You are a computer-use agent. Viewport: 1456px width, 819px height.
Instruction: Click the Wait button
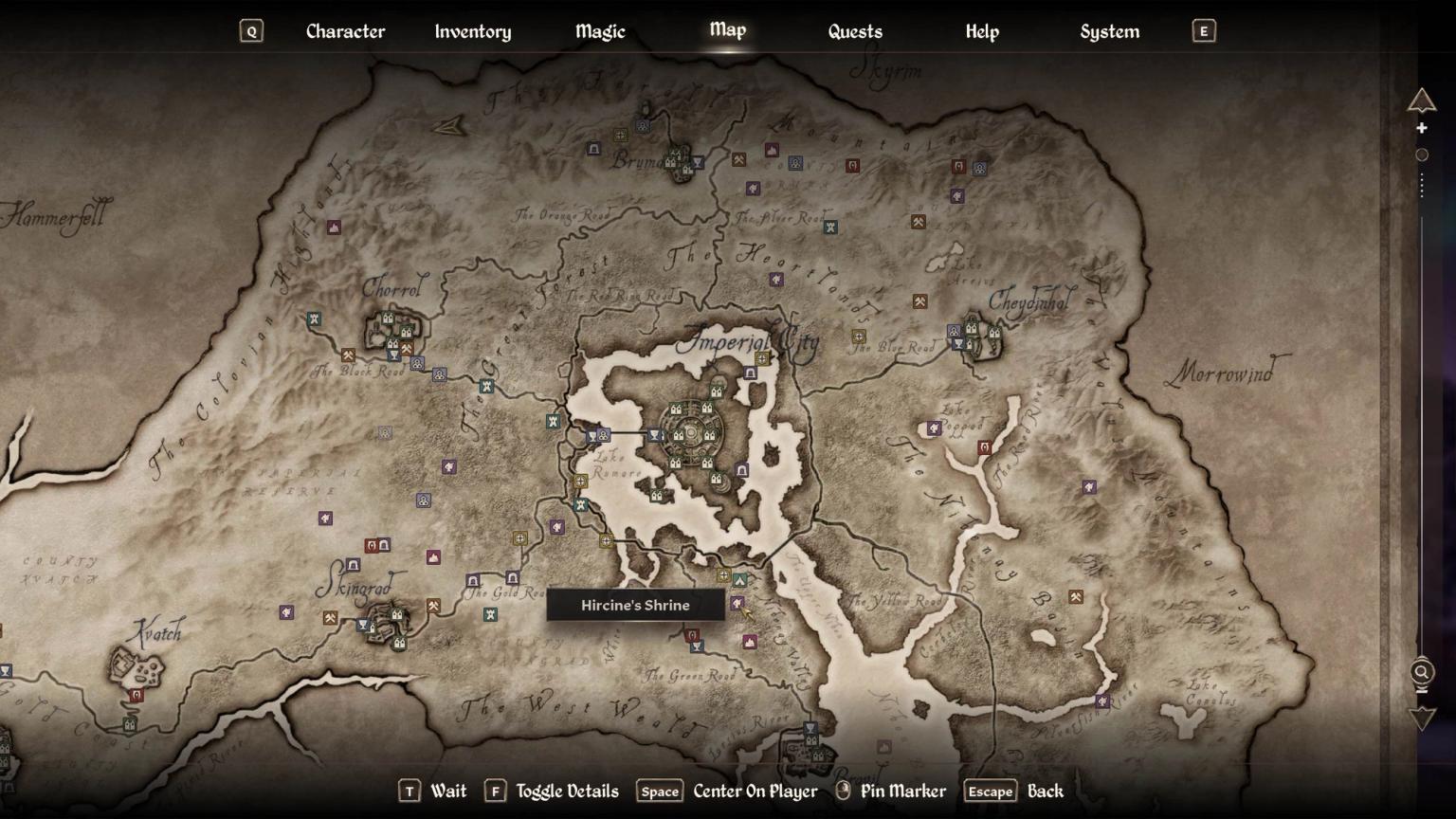pyautogui.click(x=447, y=791)
